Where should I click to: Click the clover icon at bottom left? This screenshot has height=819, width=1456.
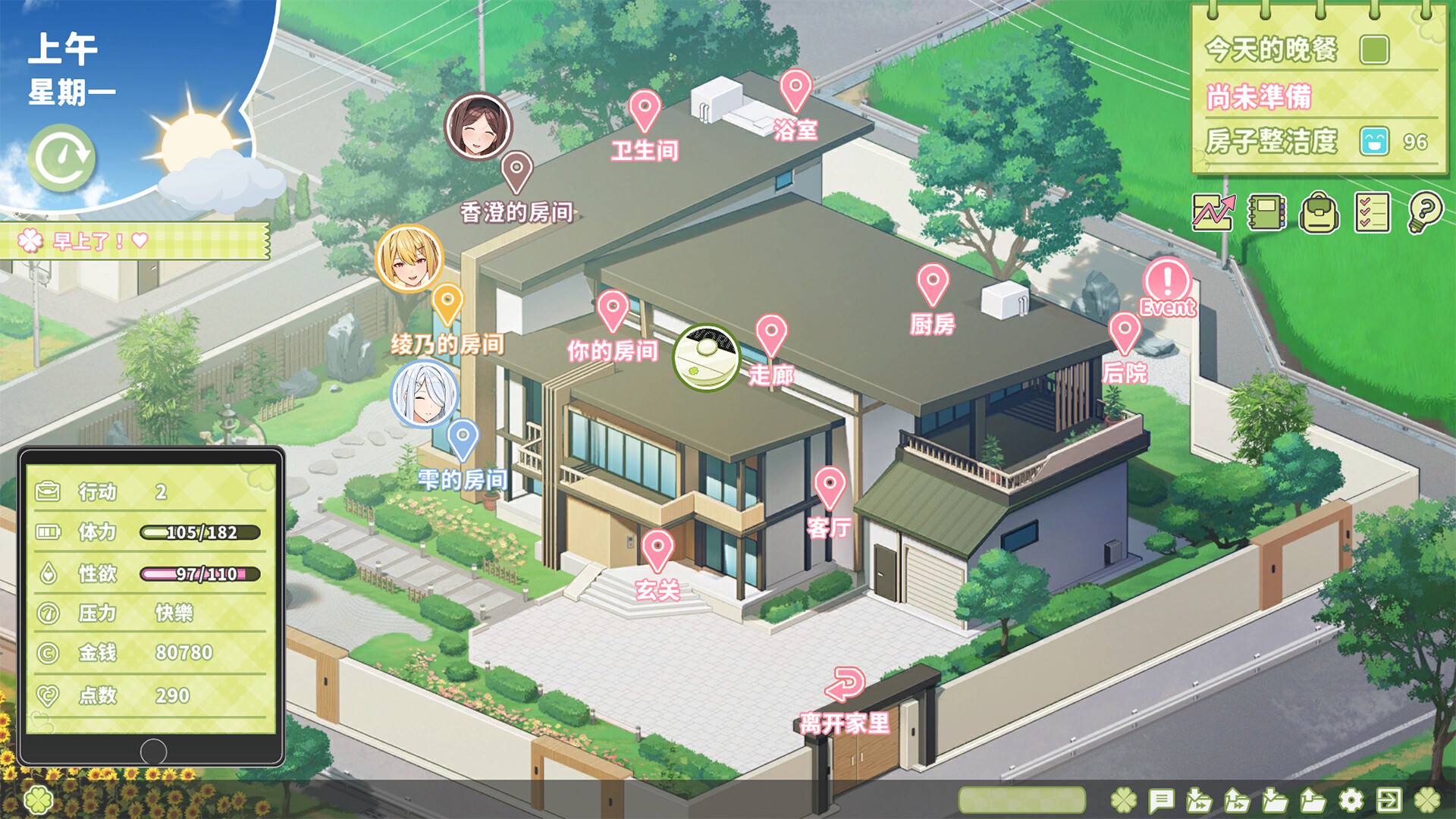pos(36,800)
